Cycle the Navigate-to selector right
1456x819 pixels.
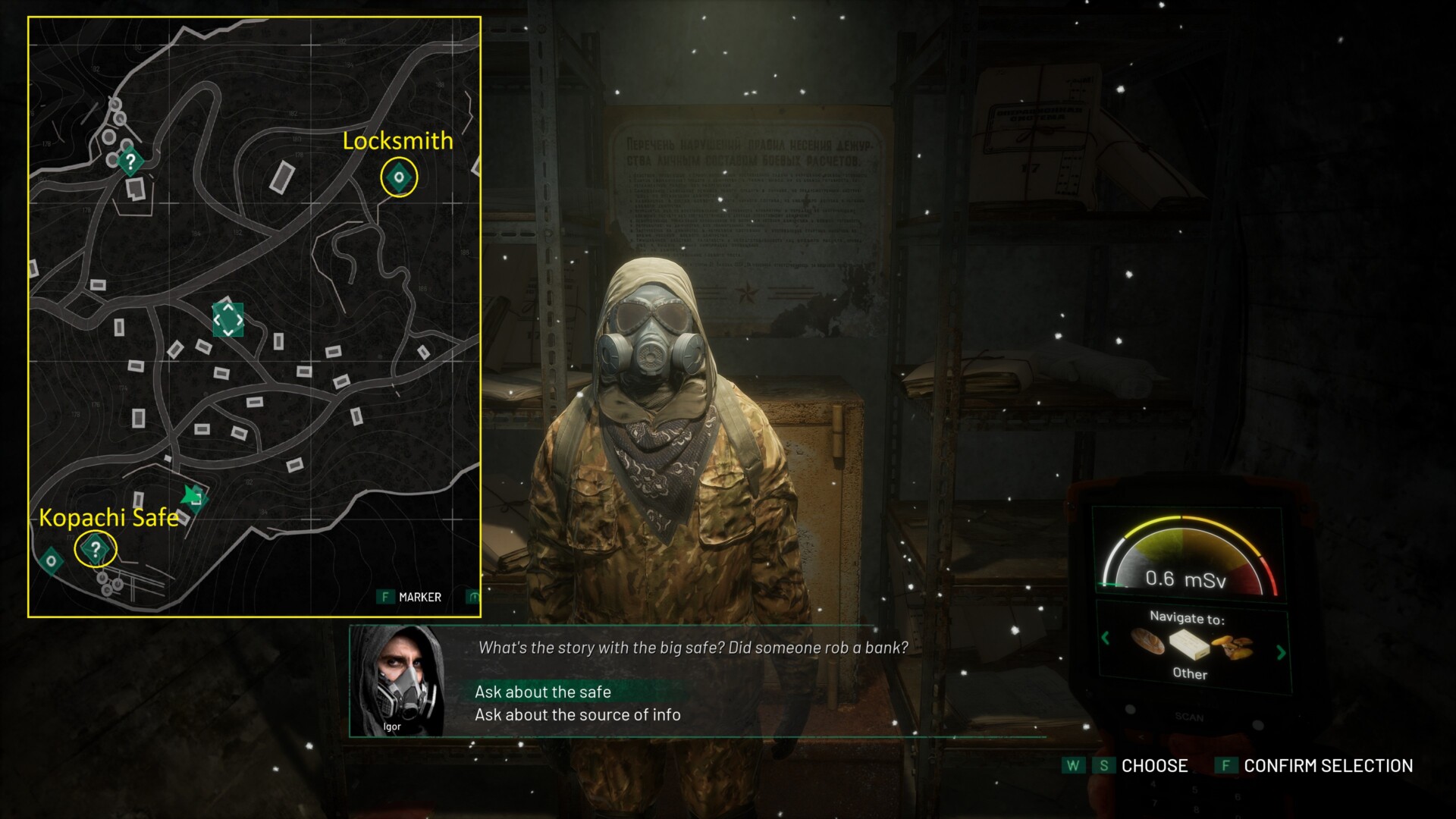pyautogui.click(x=1281, y=652)
